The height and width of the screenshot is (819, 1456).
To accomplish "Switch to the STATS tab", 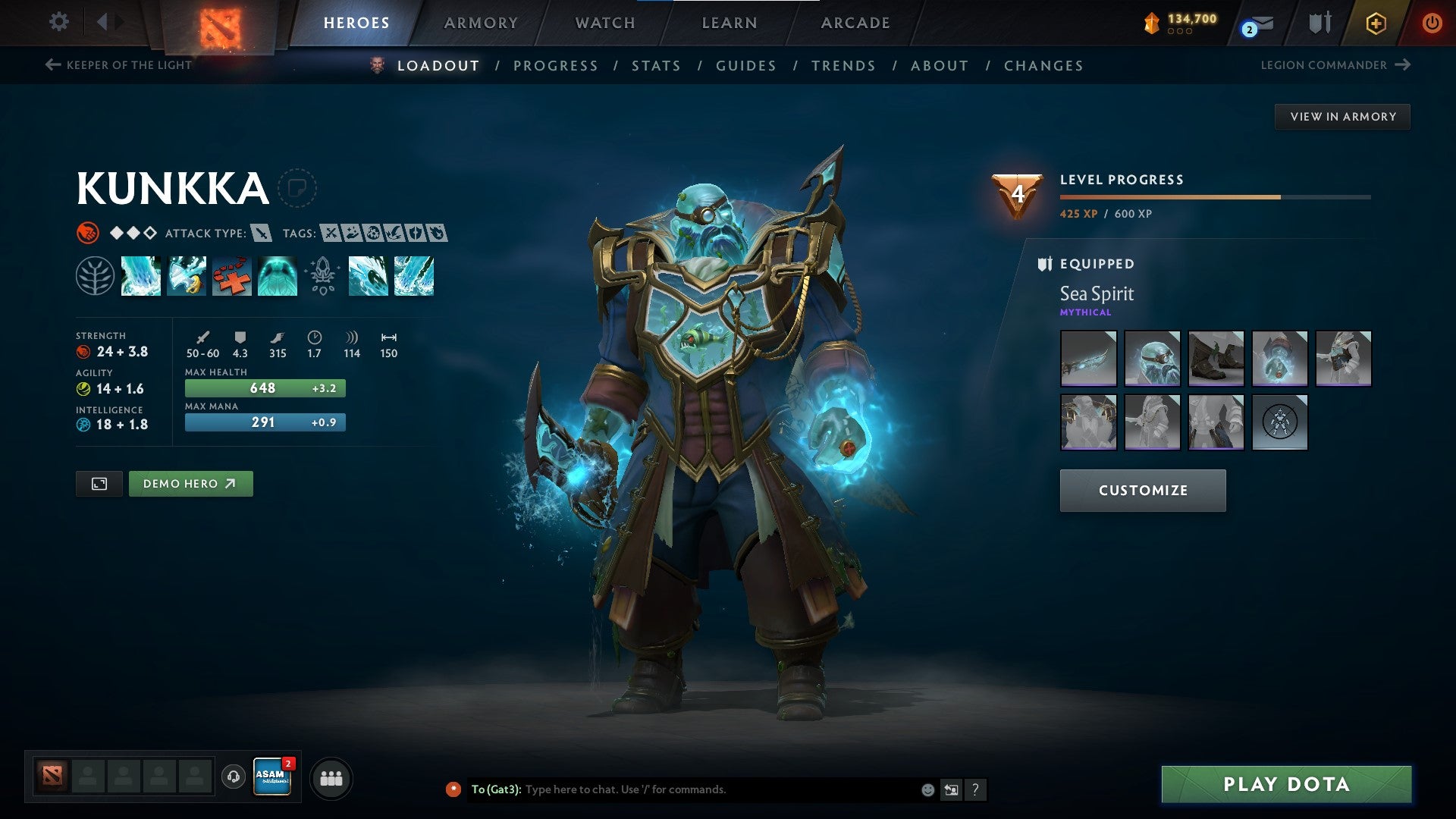I will click(657, 66).
